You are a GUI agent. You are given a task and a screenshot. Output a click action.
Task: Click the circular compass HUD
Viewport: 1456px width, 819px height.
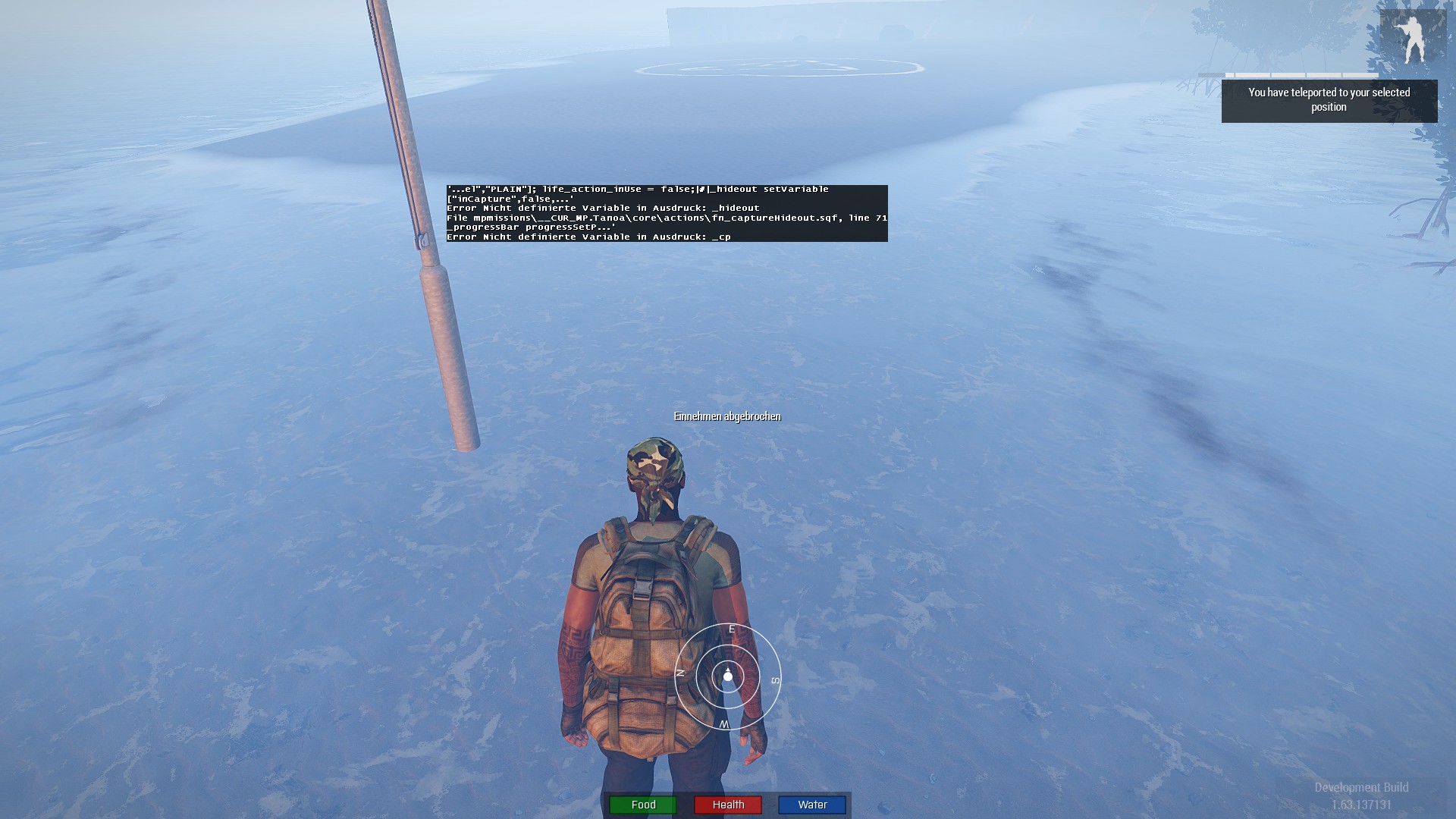pyautogui.click(x=727, y=676)
